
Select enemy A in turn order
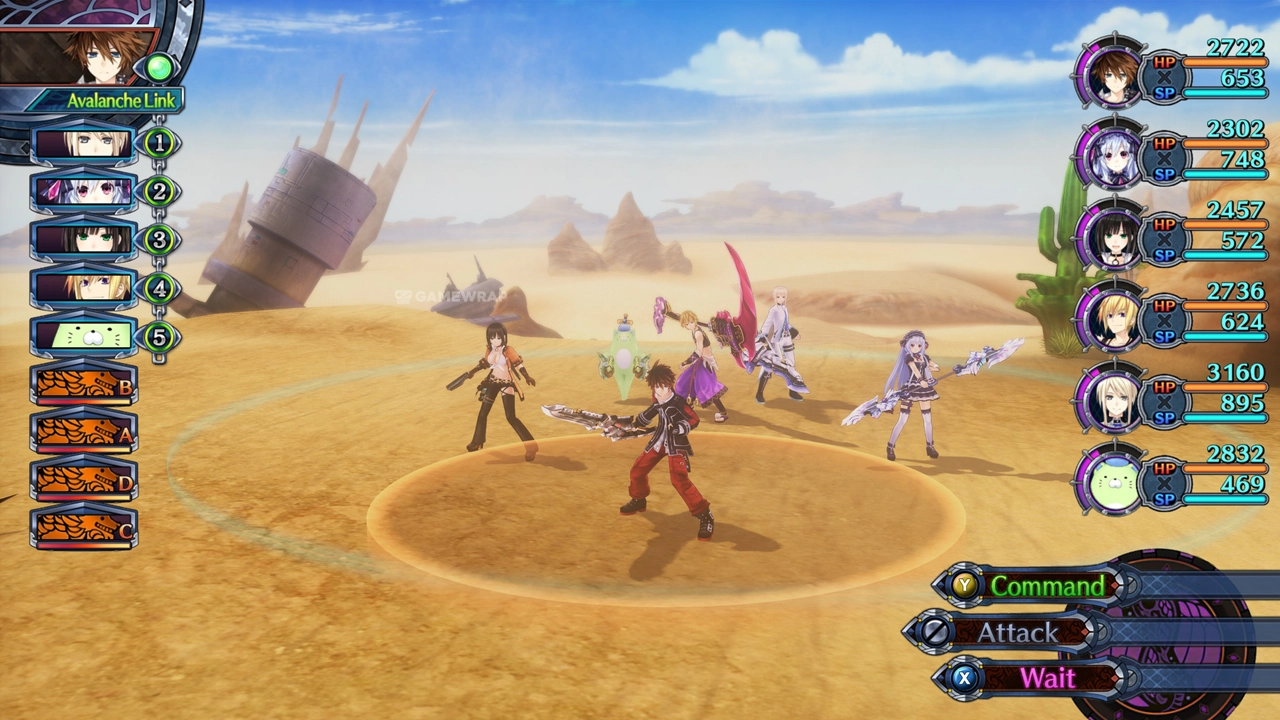[x=84, y=432]
